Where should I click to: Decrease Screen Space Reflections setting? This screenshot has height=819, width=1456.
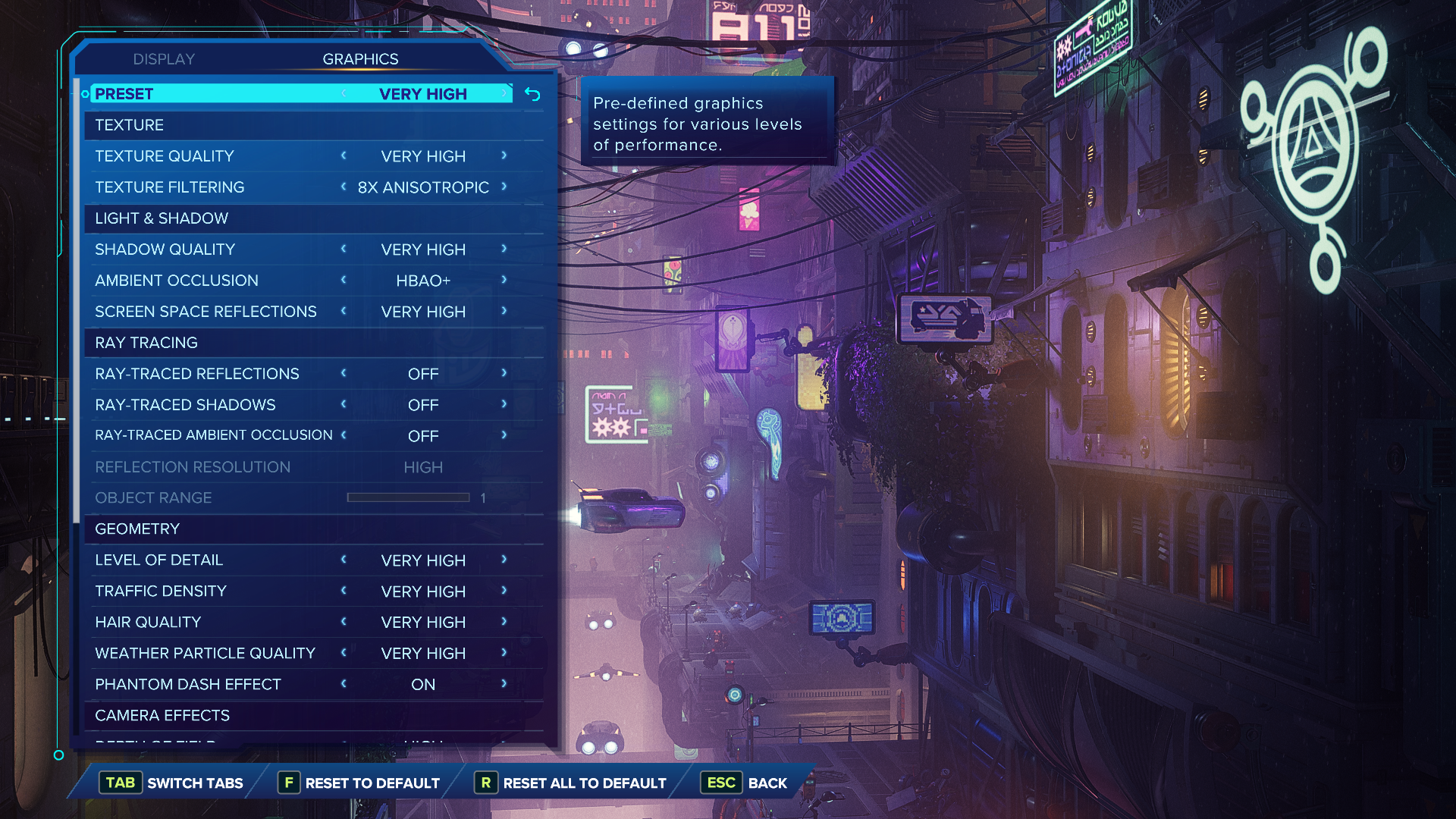tap(344, 311)
